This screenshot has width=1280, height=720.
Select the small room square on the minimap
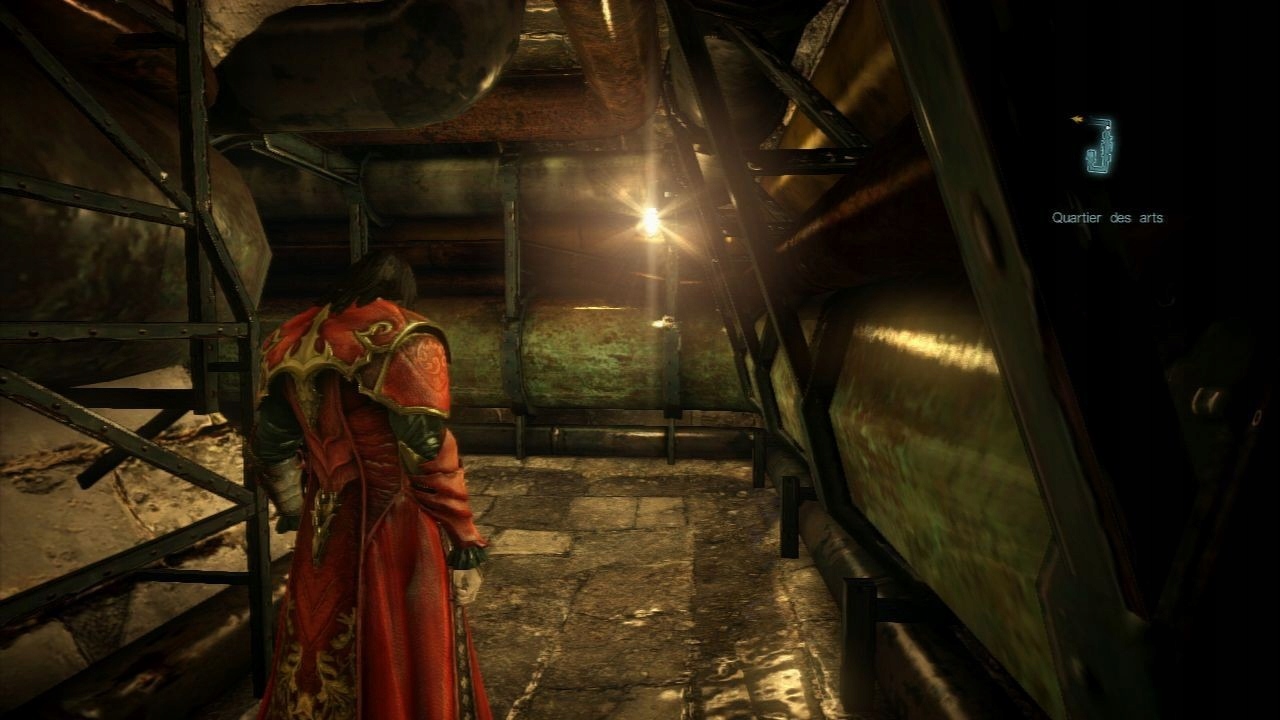click(x=1091, y=156)
